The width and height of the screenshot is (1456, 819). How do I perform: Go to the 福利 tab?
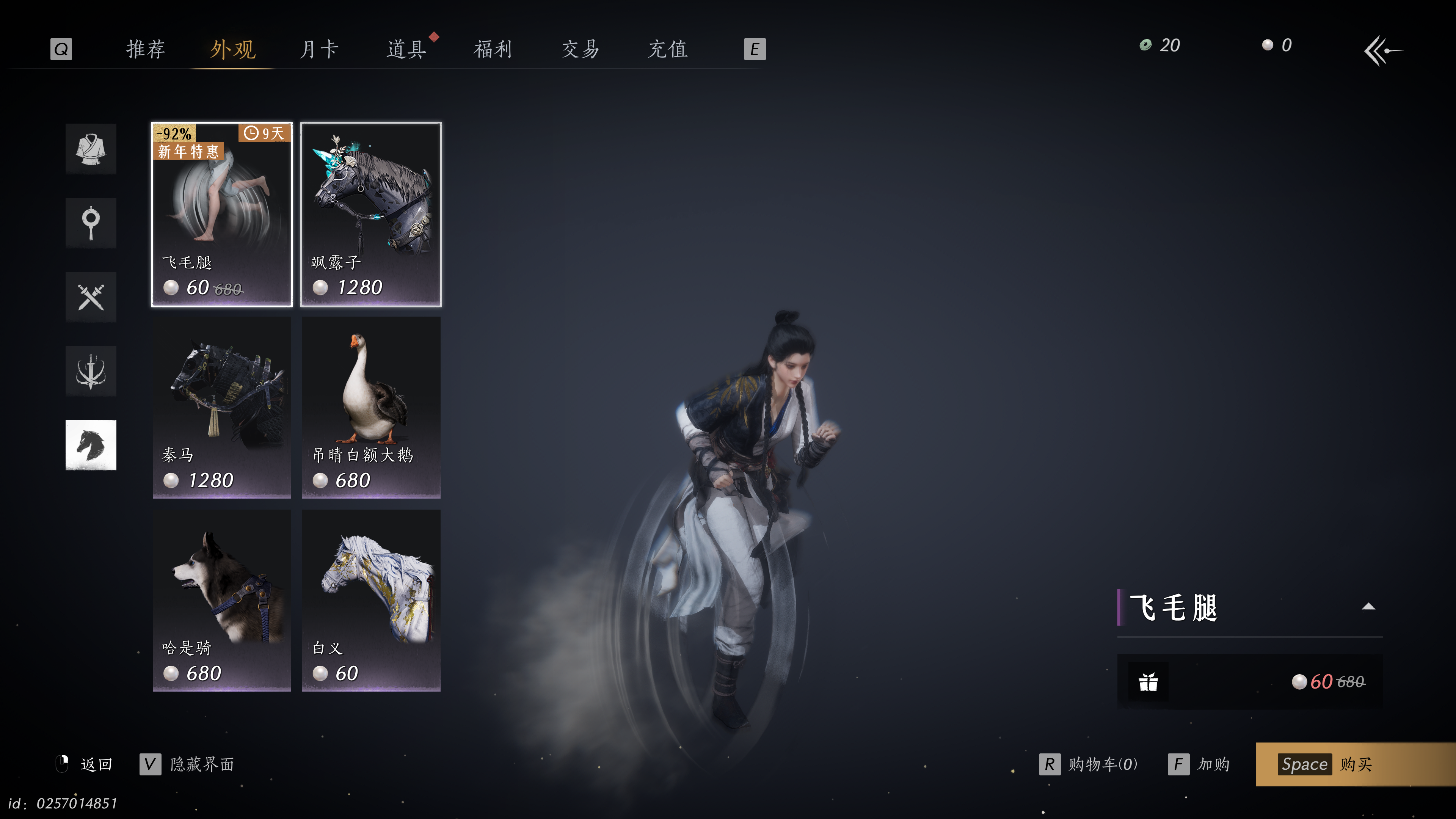[x=493, y=49]
